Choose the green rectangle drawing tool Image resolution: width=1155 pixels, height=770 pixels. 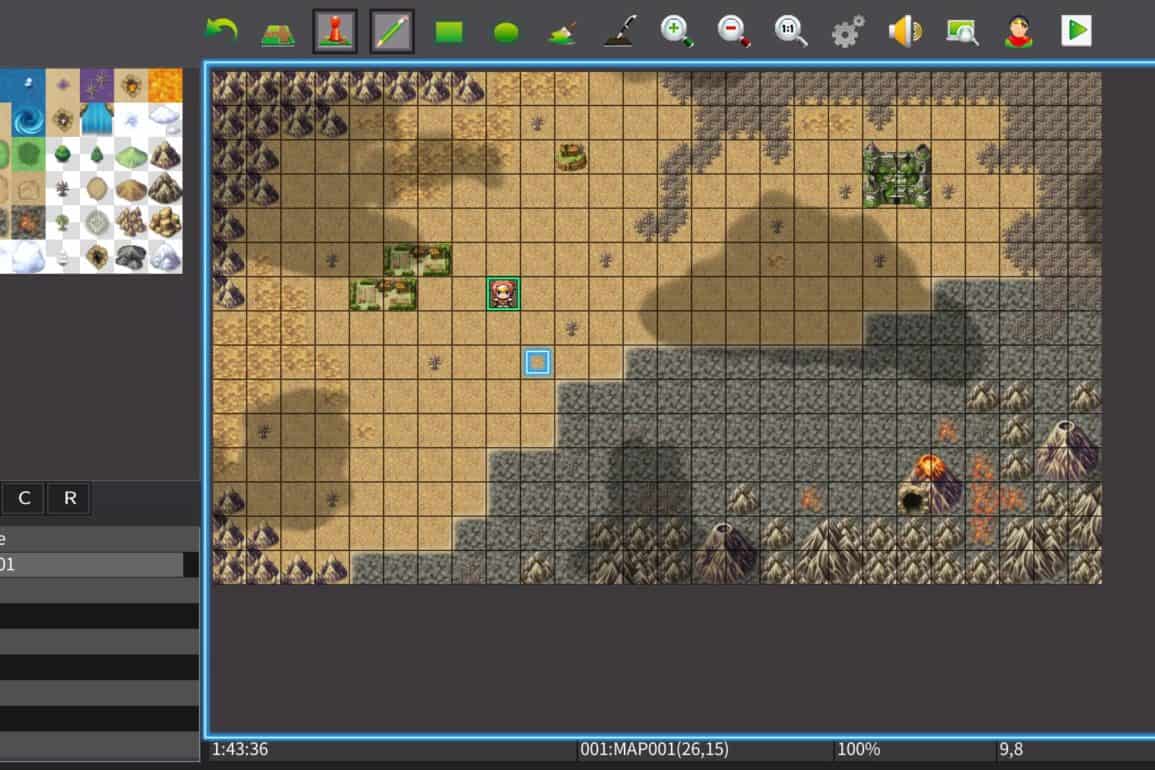[449, 32]
